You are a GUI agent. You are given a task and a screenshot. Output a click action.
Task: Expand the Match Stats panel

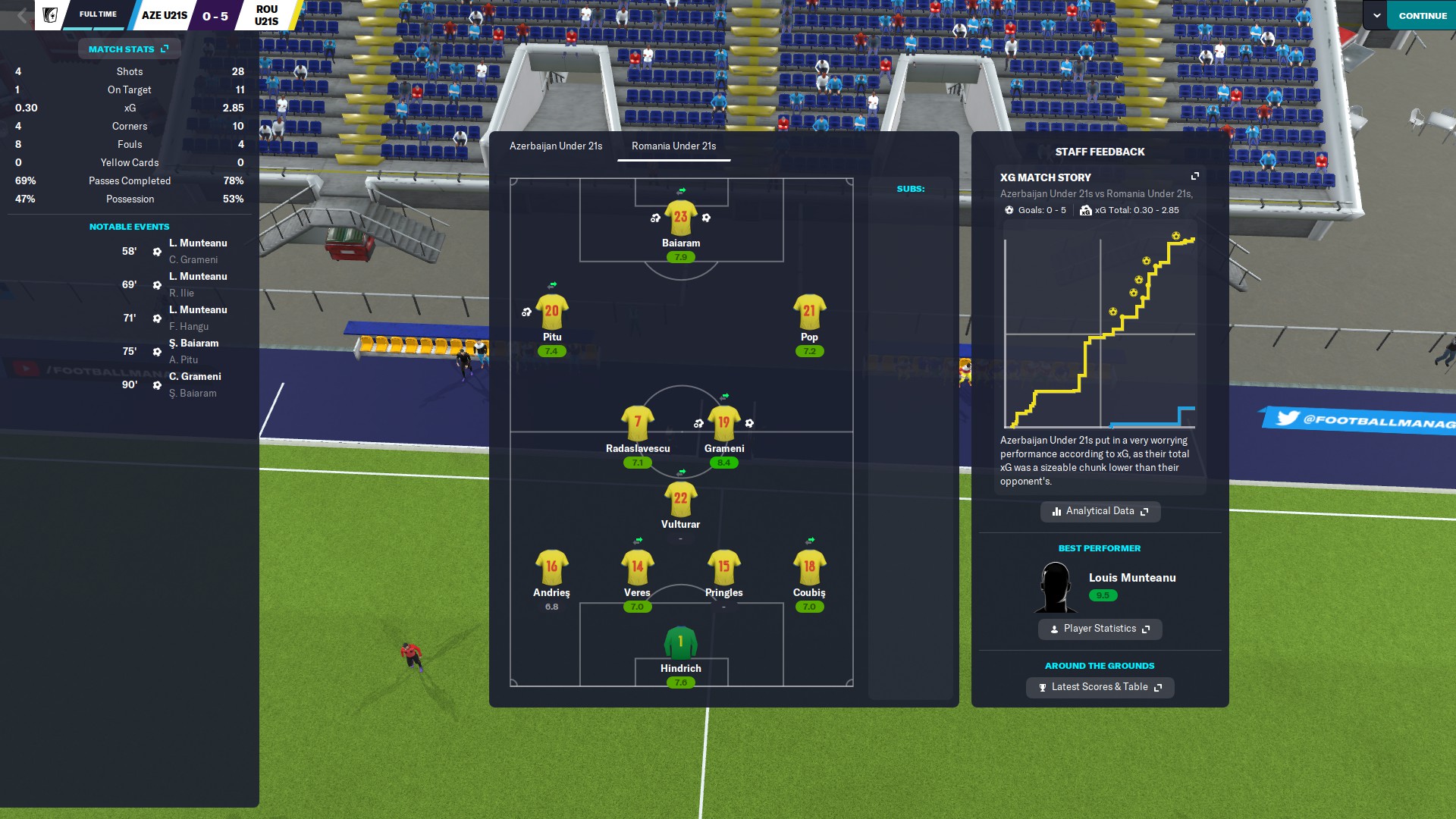point(129,49)
